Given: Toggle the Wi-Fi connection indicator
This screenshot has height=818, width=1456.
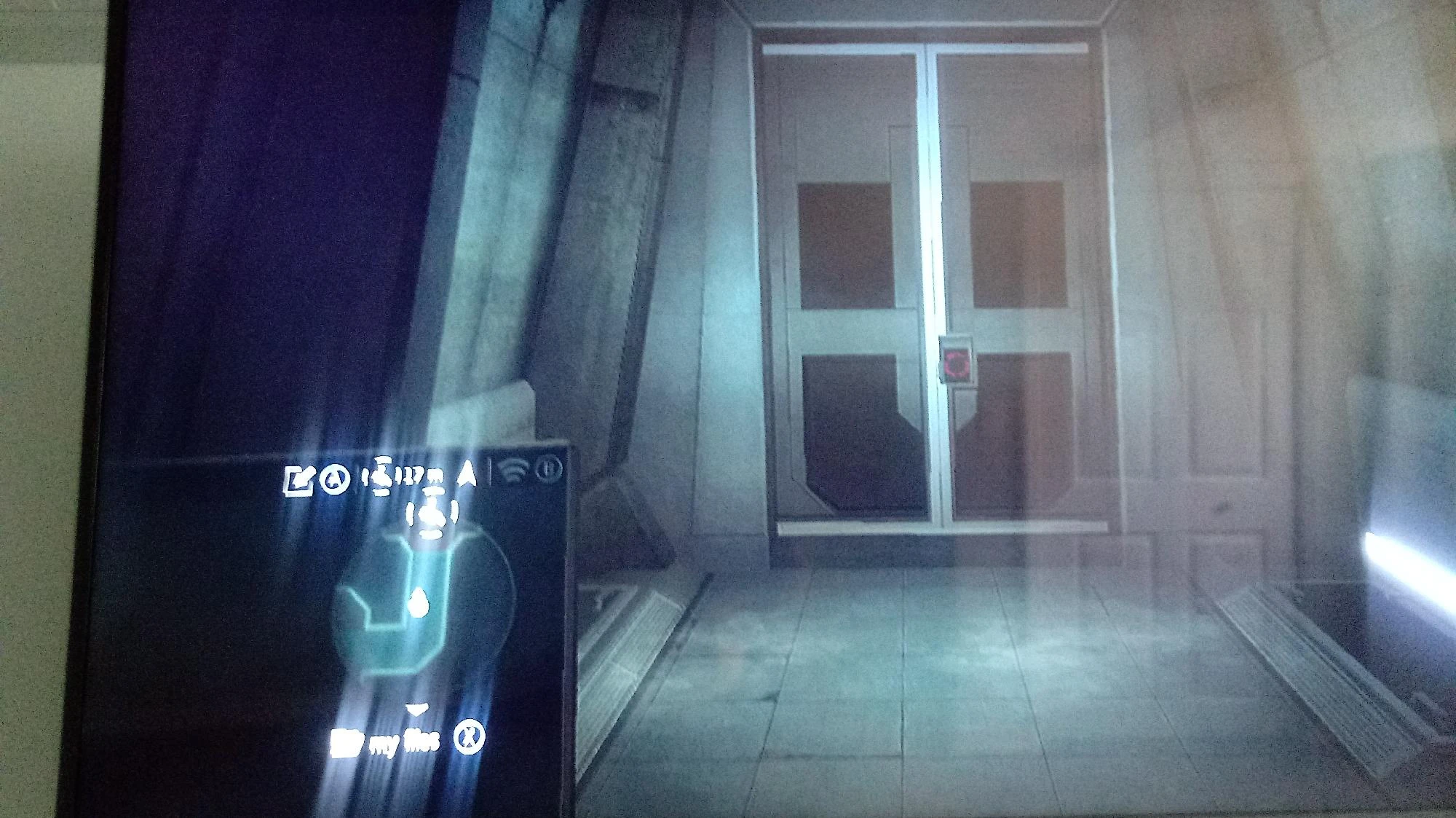Looking at the screenshot, I should tap(515, 472).
